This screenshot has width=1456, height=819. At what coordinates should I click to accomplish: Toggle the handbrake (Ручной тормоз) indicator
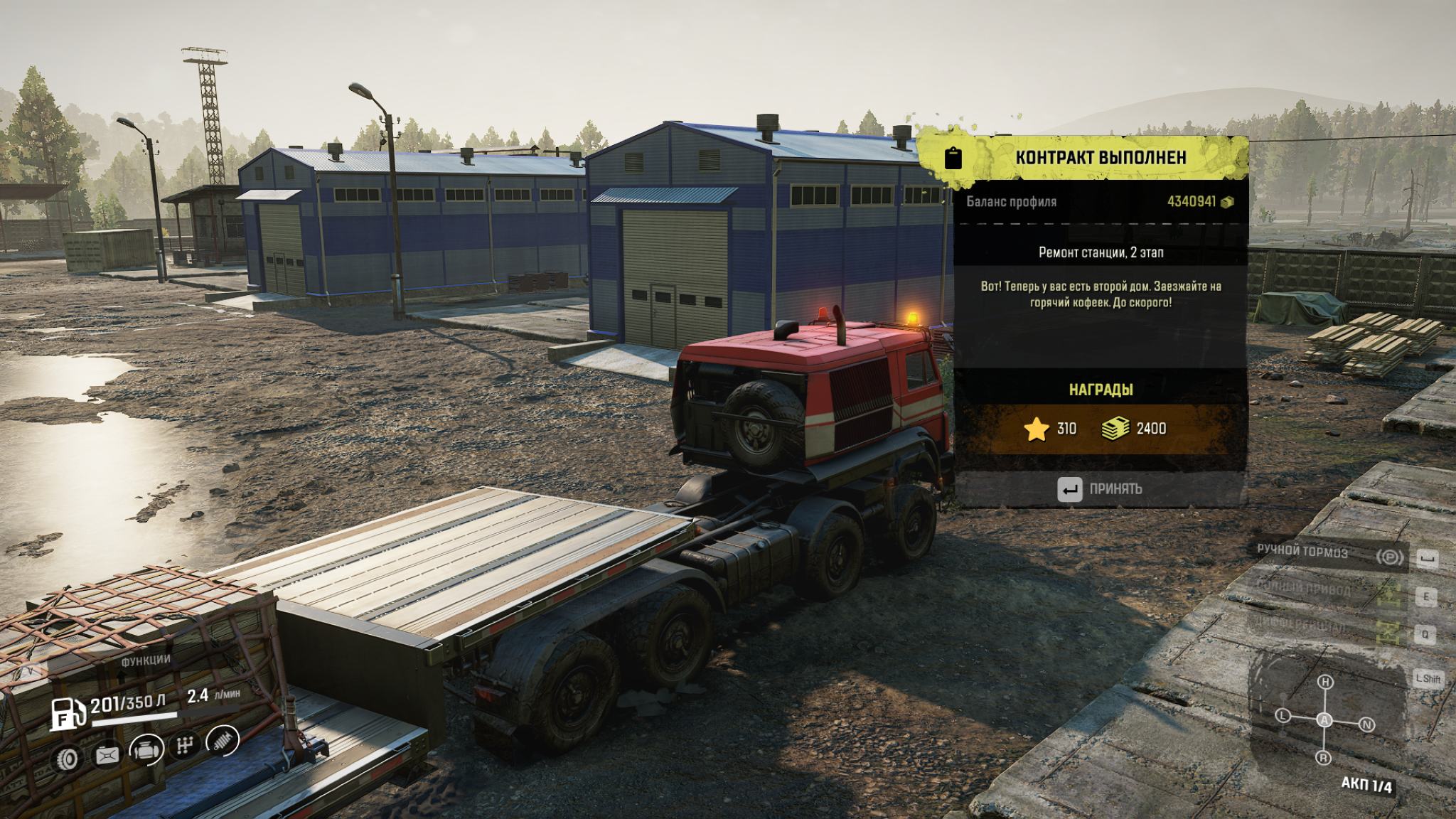coord(1388,557)
